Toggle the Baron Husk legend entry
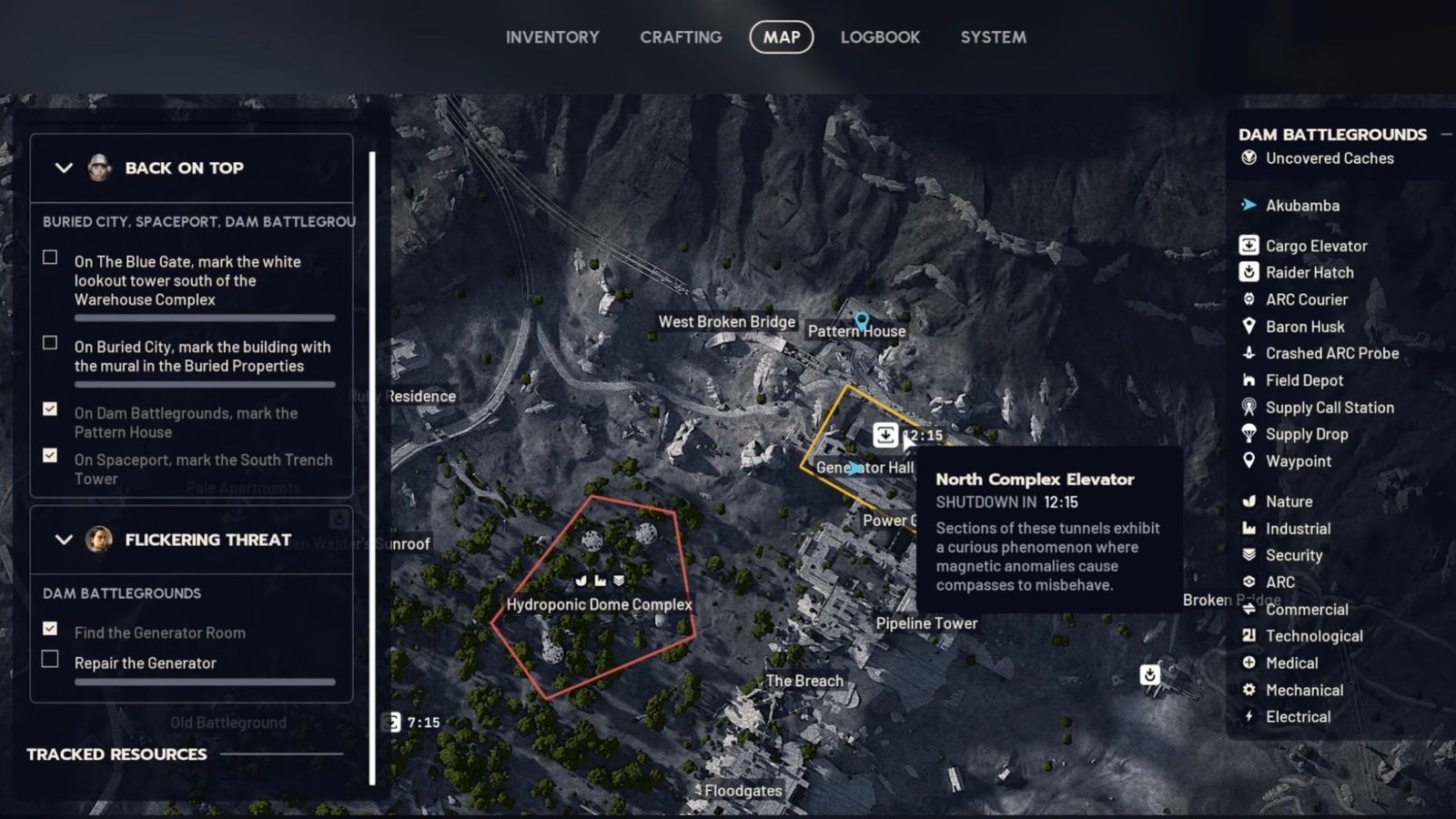Screen dimensions: 1456x819 (x=1304, y=327)
